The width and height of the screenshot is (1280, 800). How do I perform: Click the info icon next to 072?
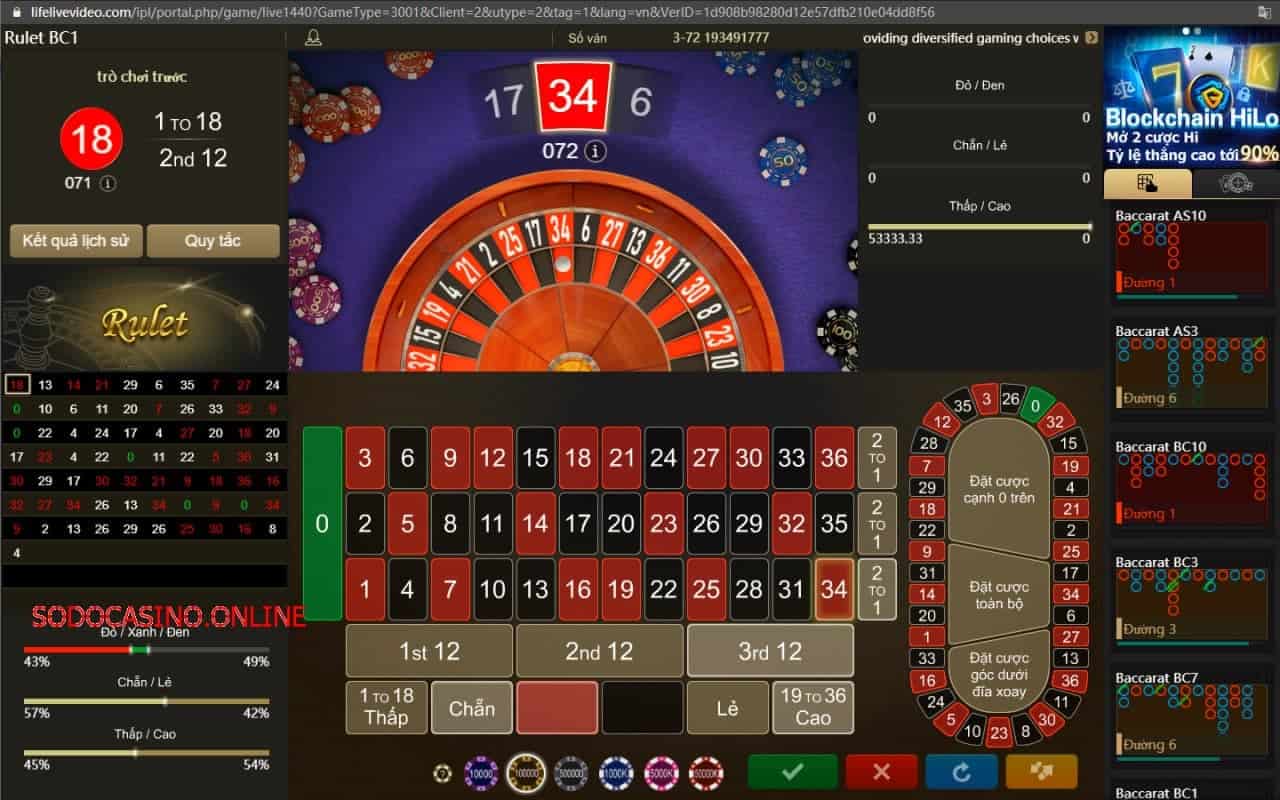pos(595,151)
